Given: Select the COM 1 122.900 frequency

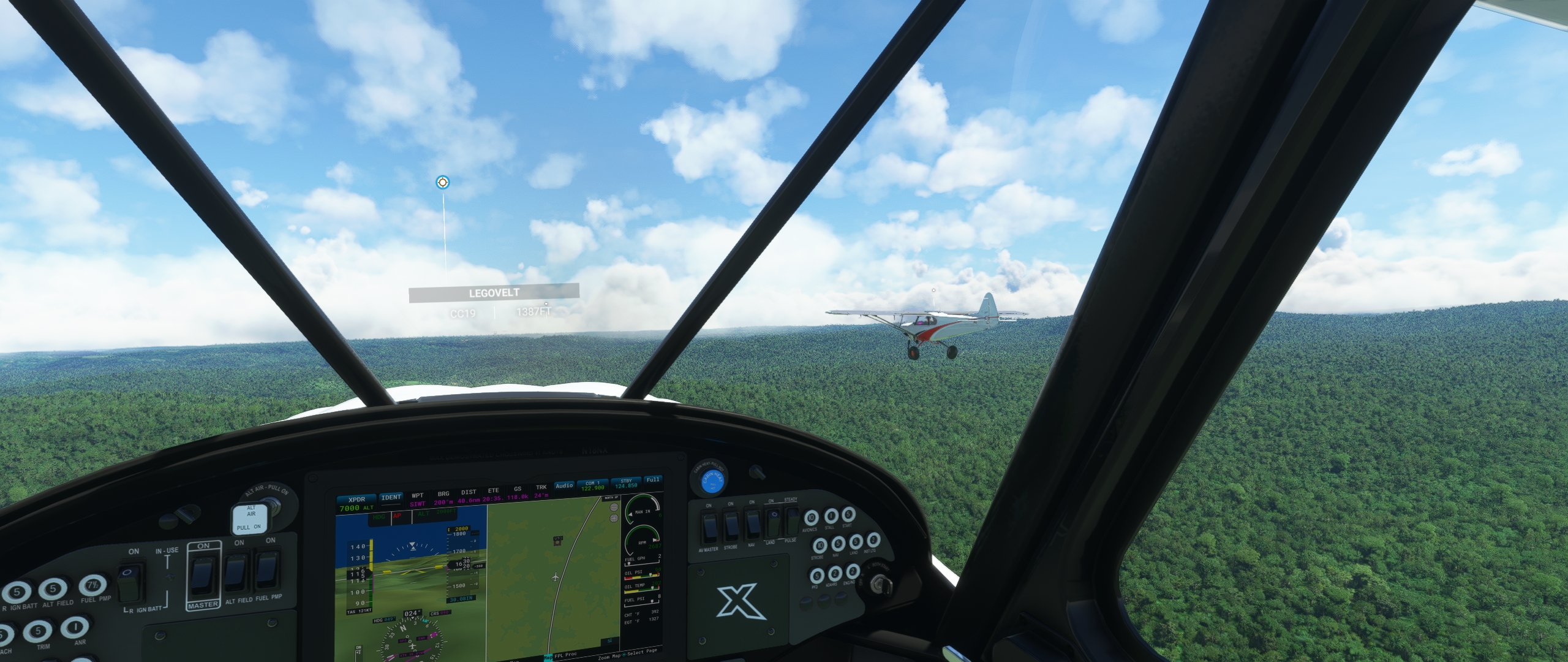Looking at the screenshot, I should (592, 485).
